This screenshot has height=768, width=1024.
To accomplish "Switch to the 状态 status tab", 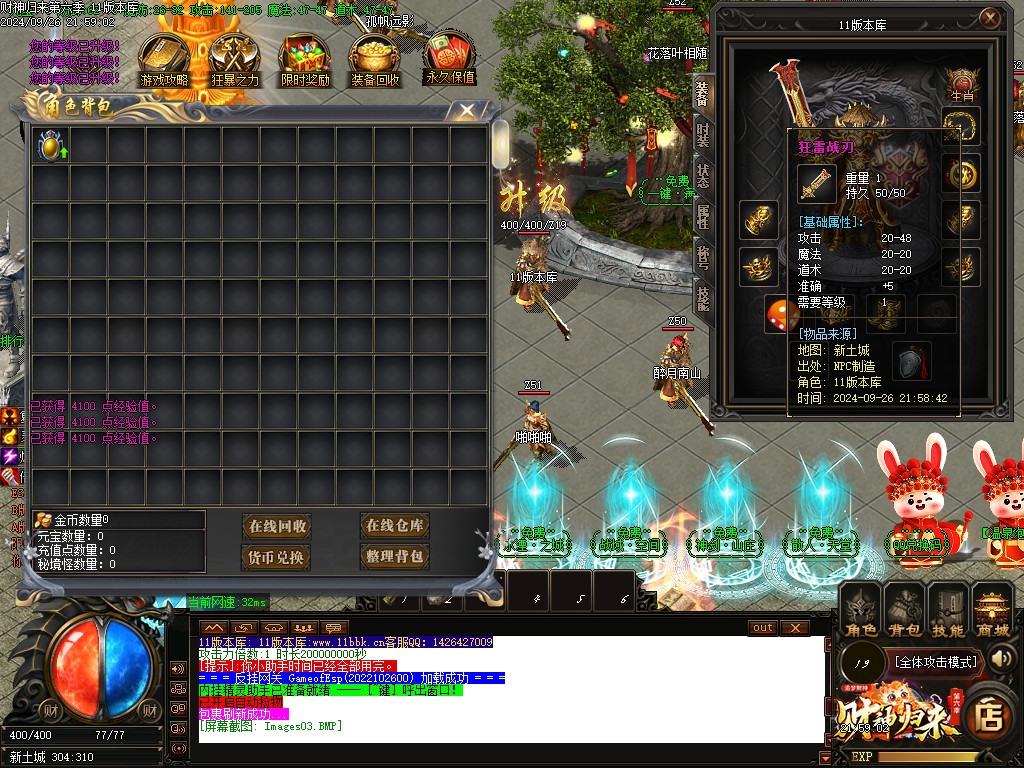I will pos(703,175).
